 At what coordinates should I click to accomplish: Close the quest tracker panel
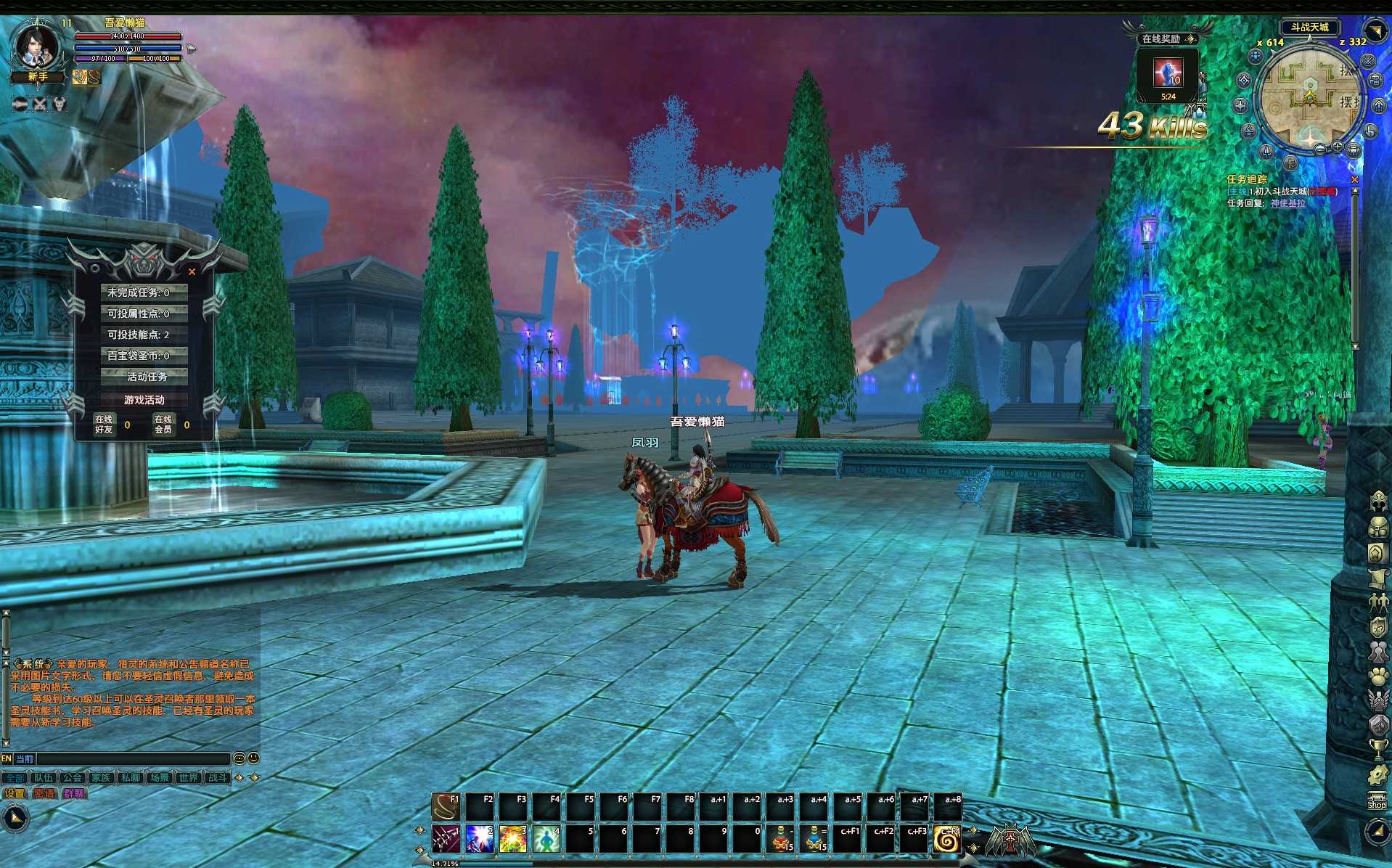click(1354, 179)
